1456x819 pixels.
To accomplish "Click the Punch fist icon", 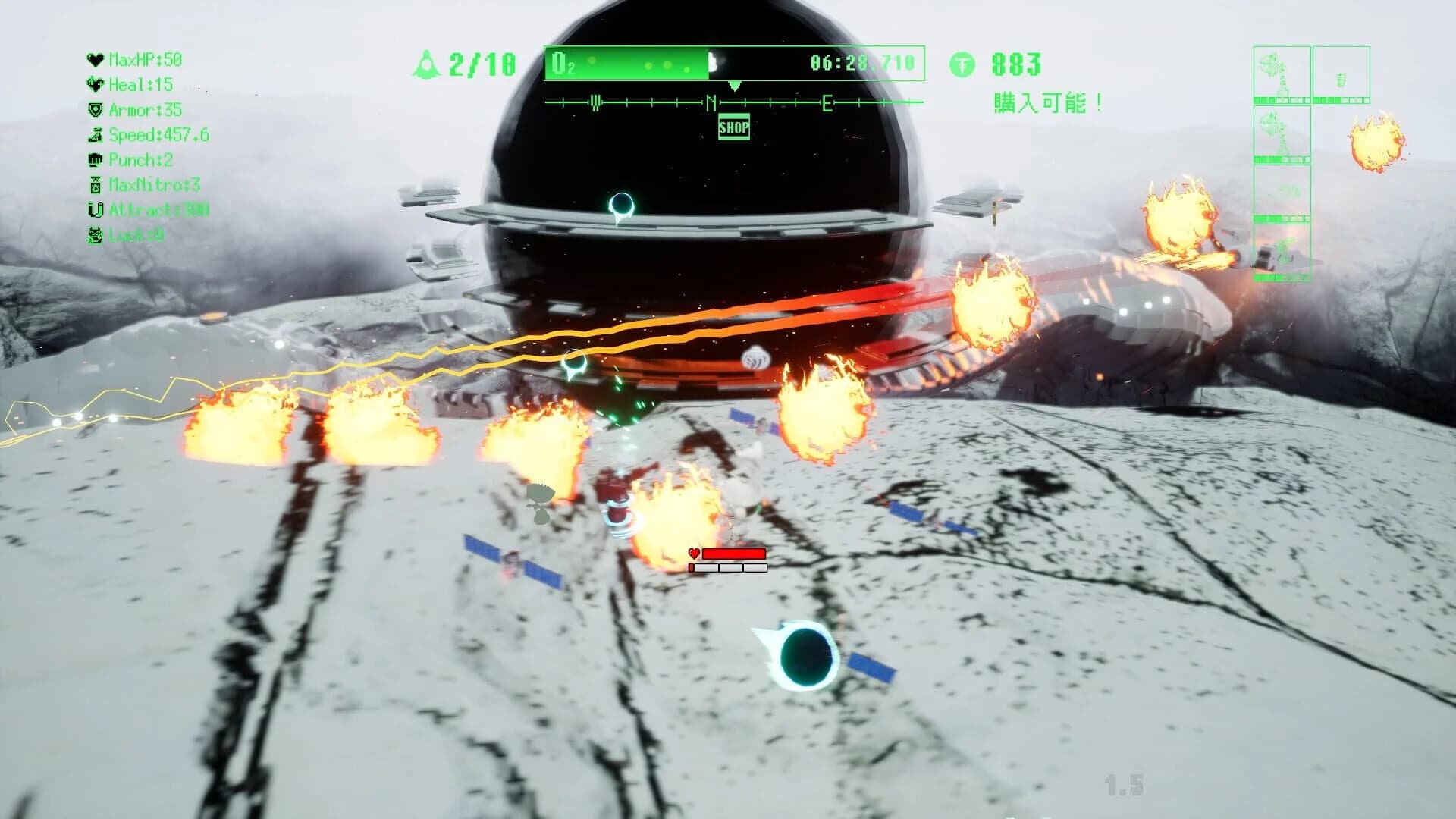I will pos(96,161).
